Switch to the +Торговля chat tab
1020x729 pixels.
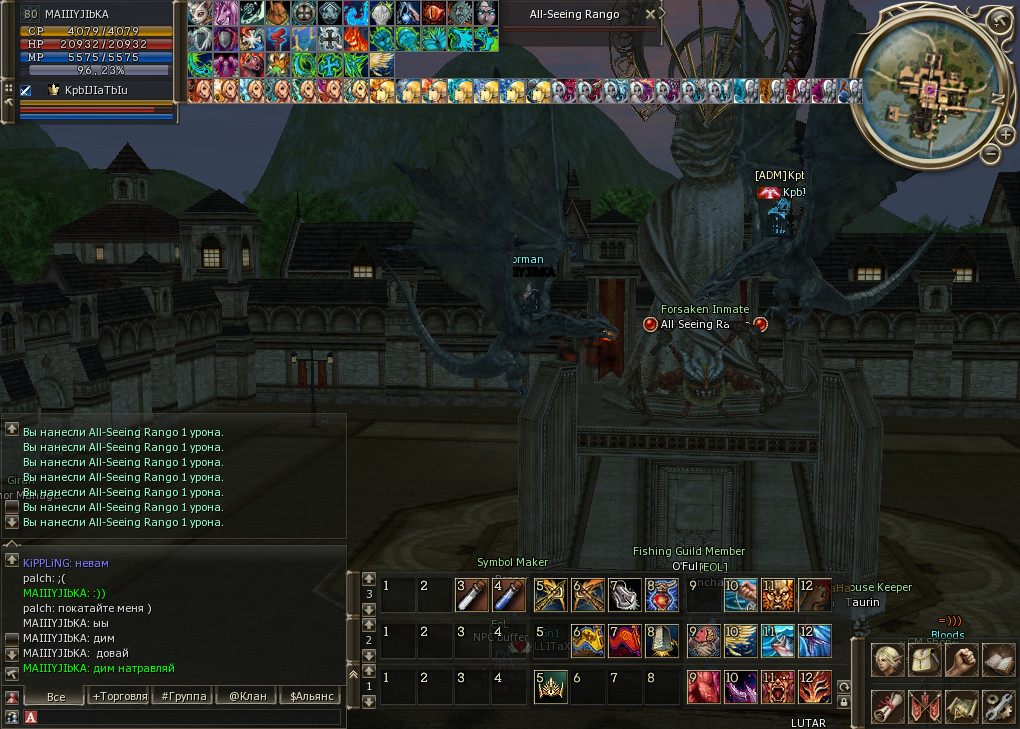pos(119,696)
